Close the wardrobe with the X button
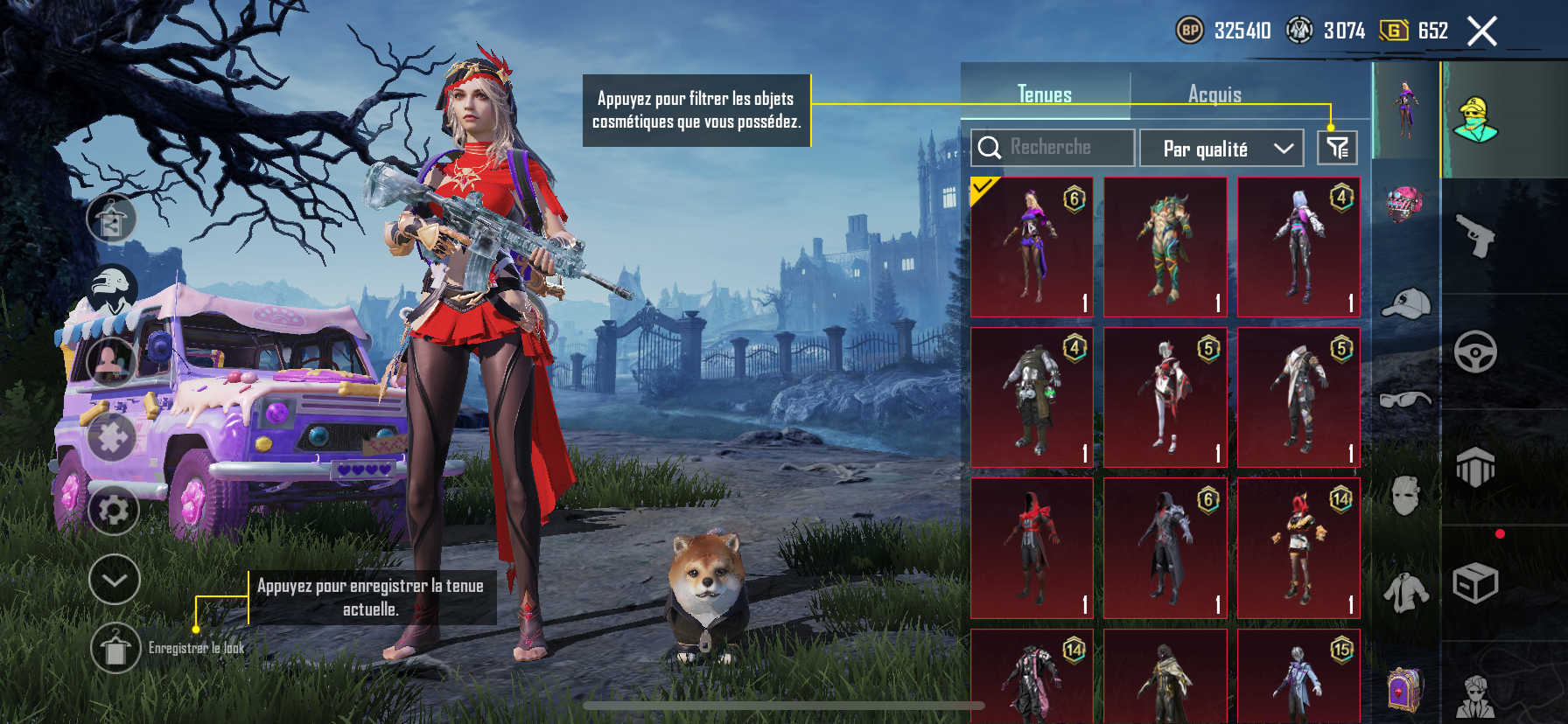Image resolution: width=1568 pixels, height=724 pixels. (x=1481, y=31)
